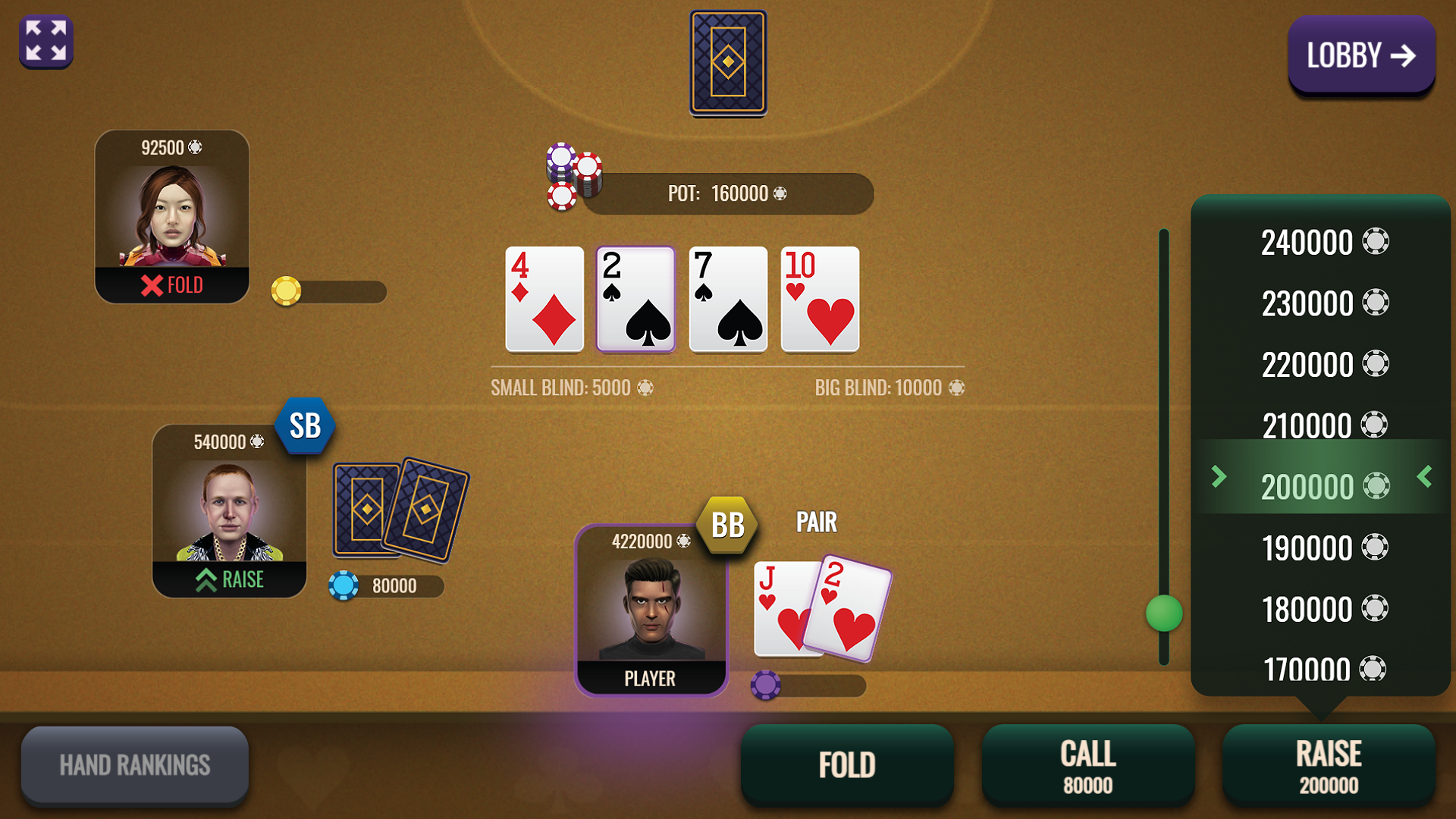The width and height of the screenshot is (1456, 819).
Task: Click the chip stack beside the pot
Action: (x=573, y=178)
